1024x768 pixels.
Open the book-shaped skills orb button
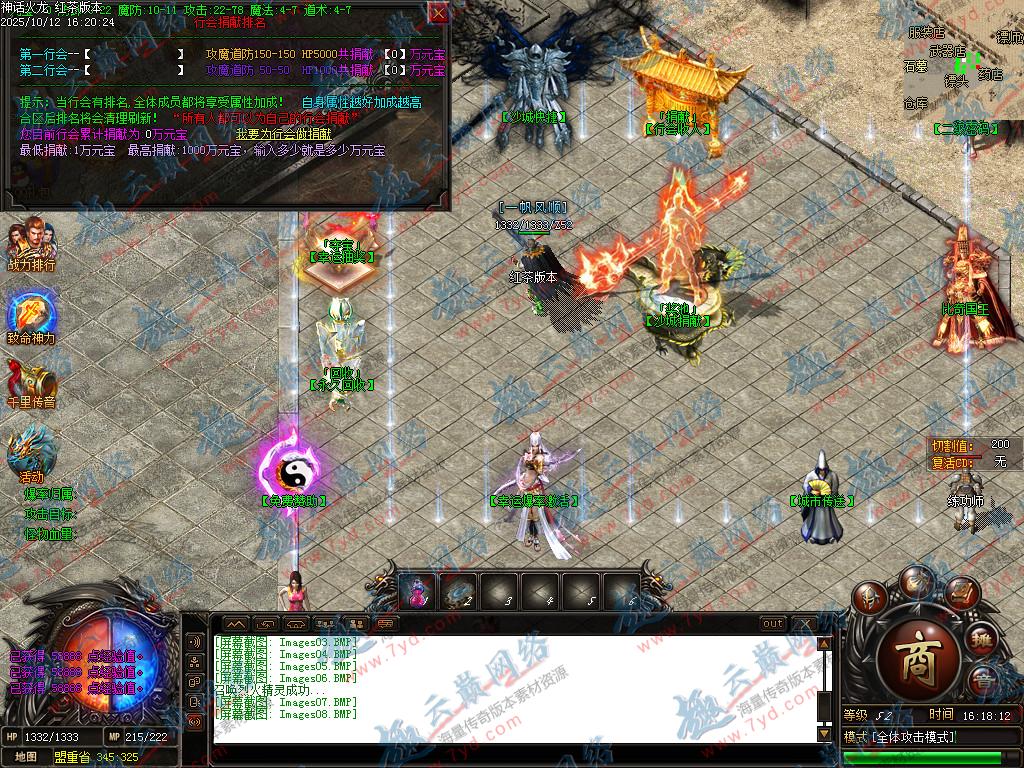[x=960, y=594]
